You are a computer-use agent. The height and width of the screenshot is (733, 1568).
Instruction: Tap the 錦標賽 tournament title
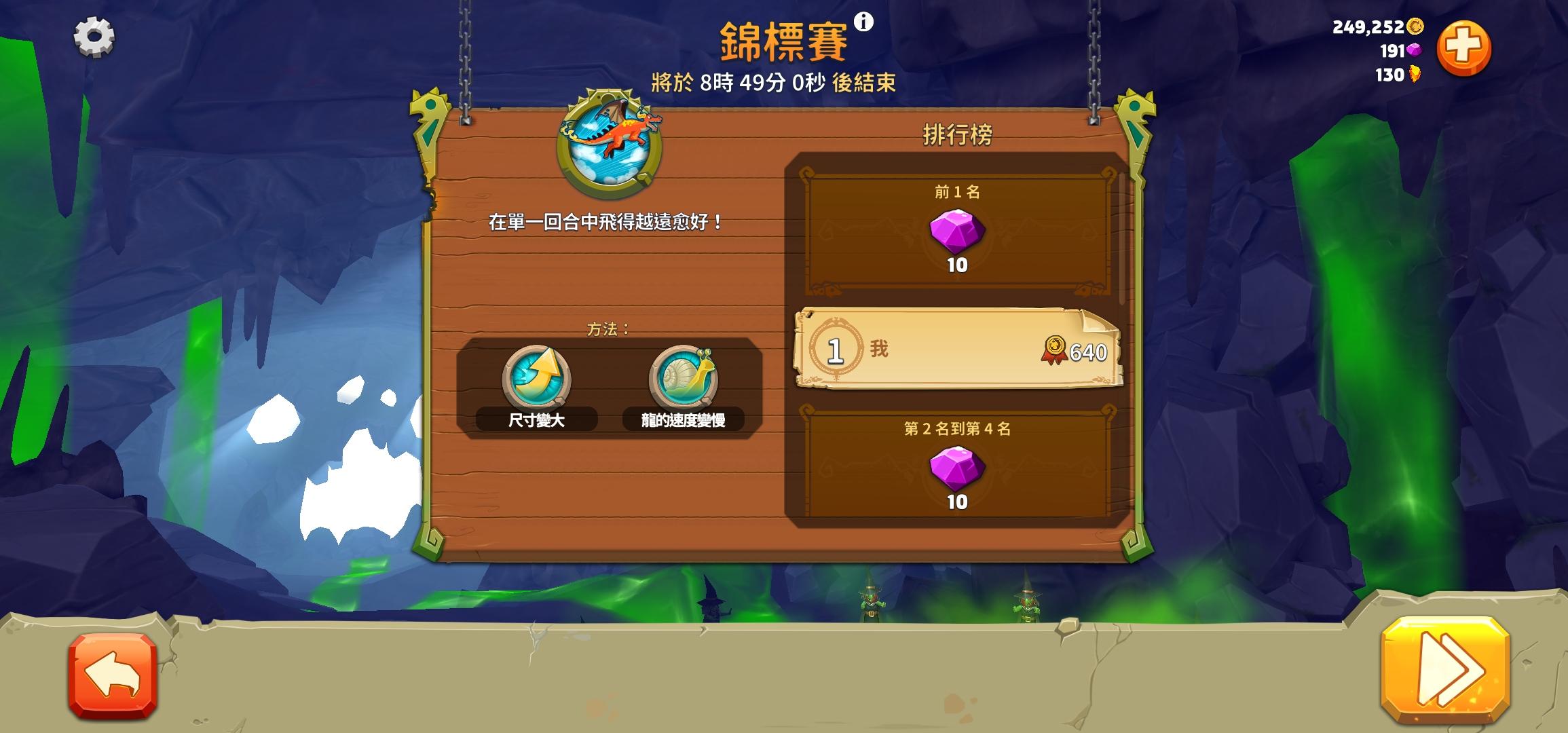(781, 39)
